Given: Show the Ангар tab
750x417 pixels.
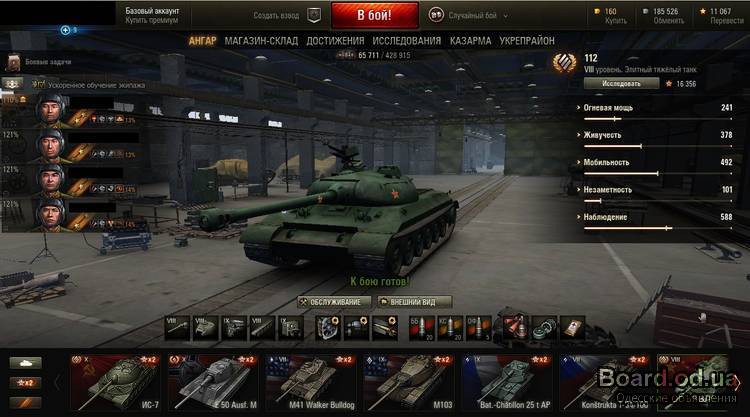Looking at the screenshot, I should click(x=202, y=41).
